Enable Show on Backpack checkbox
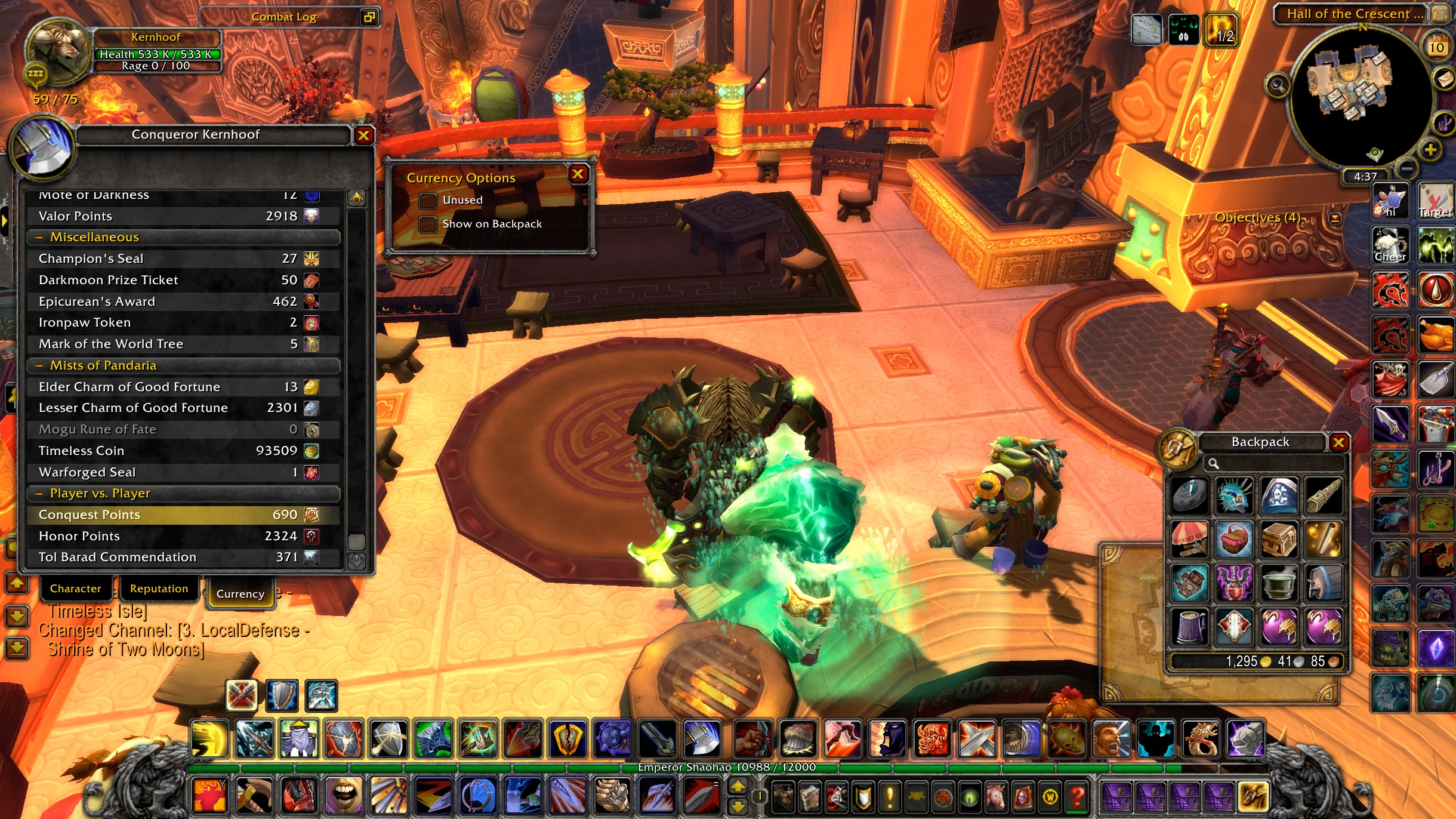Image resolution: width=1456 pixels, height=819 pixels. click(428, 224)
